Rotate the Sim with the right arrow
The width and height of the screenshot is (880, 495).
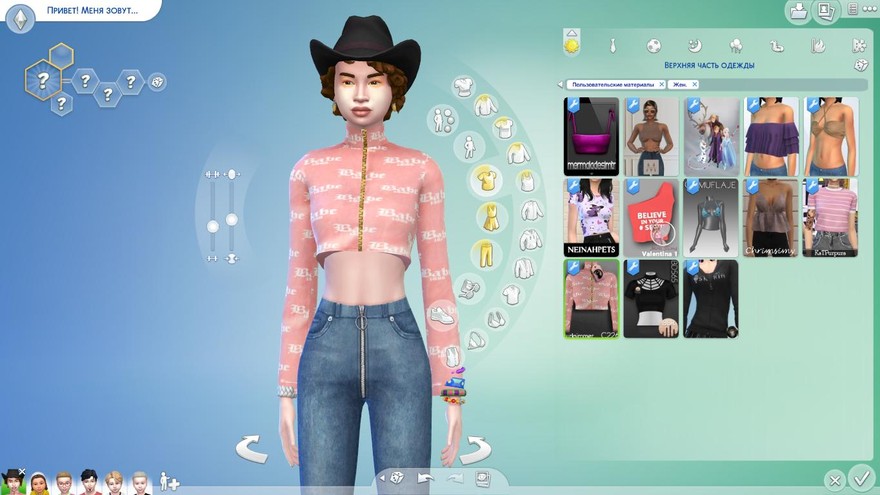click(476, 449)
